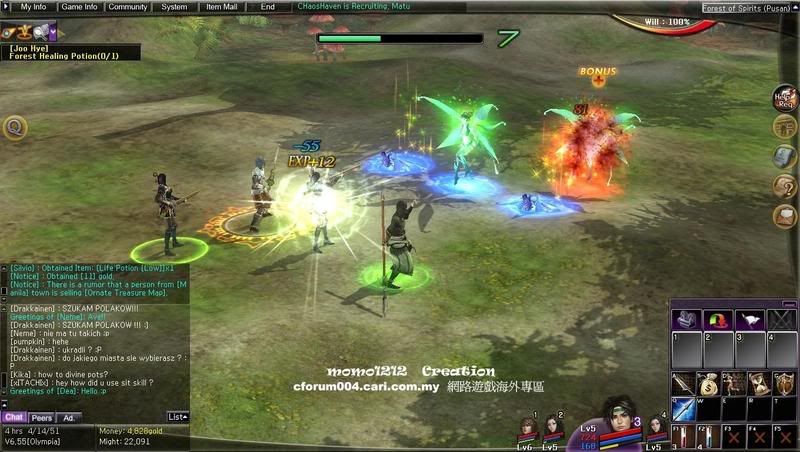Expand the chat List dropdown

coord(177,417)
